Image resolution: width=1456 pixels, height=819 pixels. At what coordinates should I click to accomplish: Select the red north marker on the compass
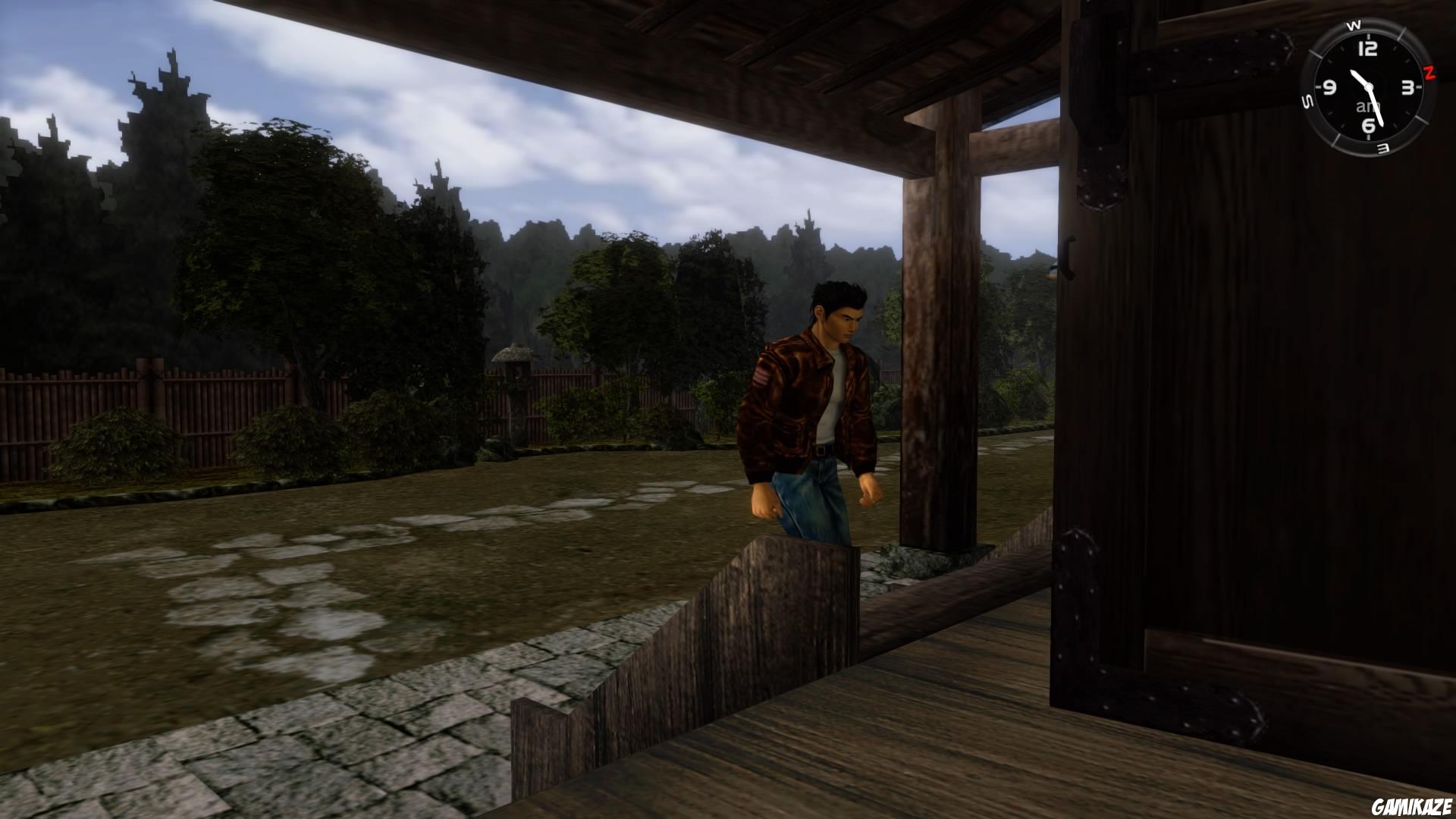(1429, 73)
